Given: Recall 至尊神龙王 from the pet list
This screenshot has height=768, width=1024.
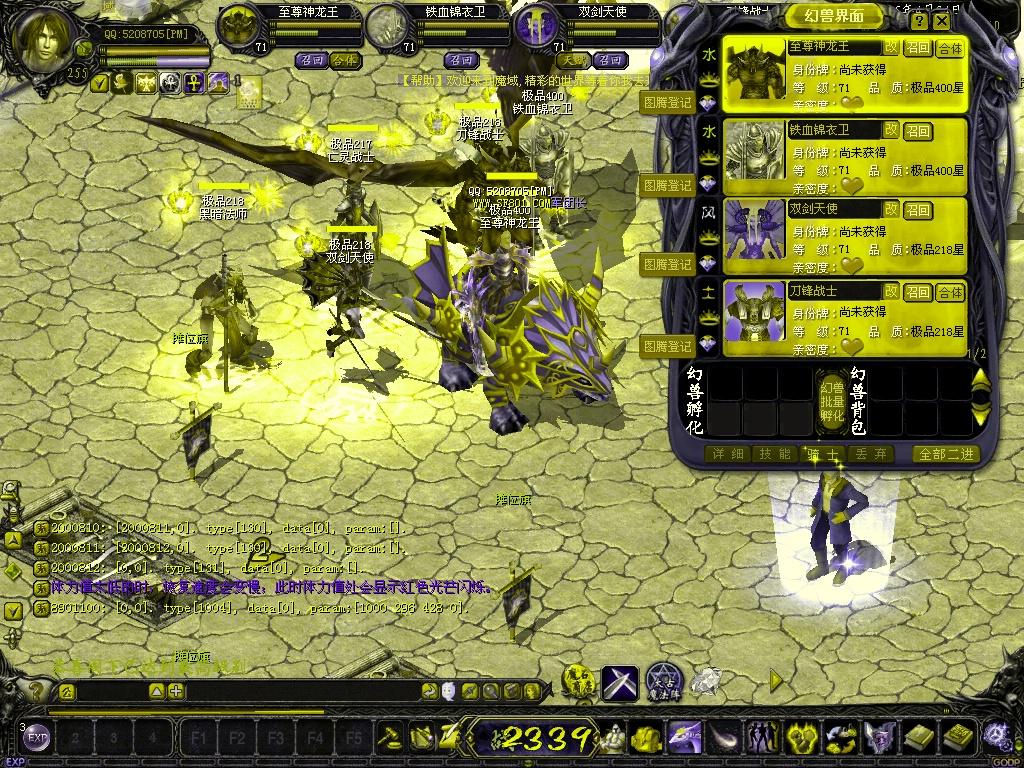Looking at the screenshot, I should point(918,48).
